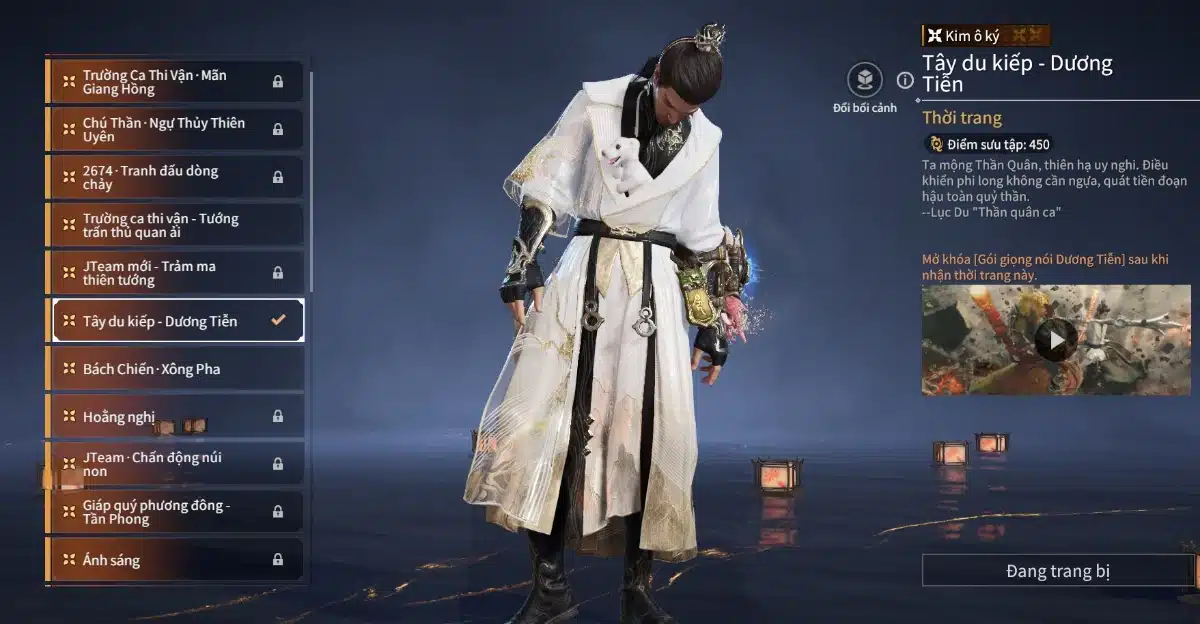Play the Dương Tiễn preview video
The image size is (1200, 624).
[1055, 340]
